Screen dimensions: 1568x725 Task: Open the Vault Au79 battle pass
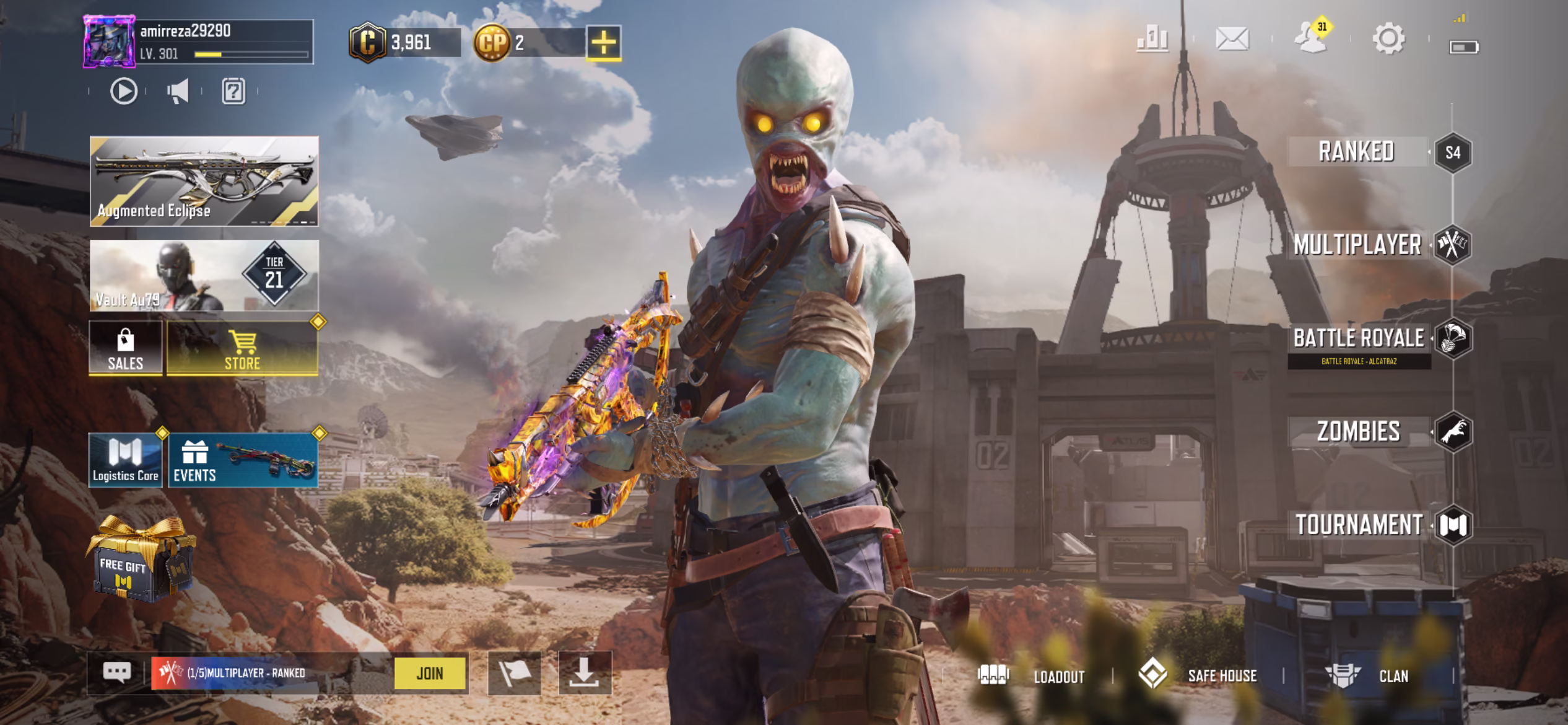[x=204, y=275]
